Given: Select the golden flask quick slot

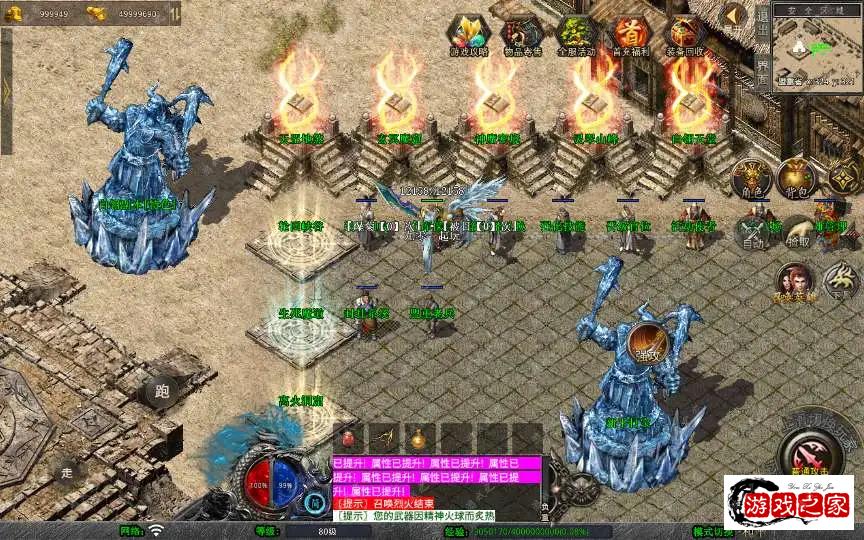Looking at the screenshot, I should pyautogui.click(x=418, y=439).
